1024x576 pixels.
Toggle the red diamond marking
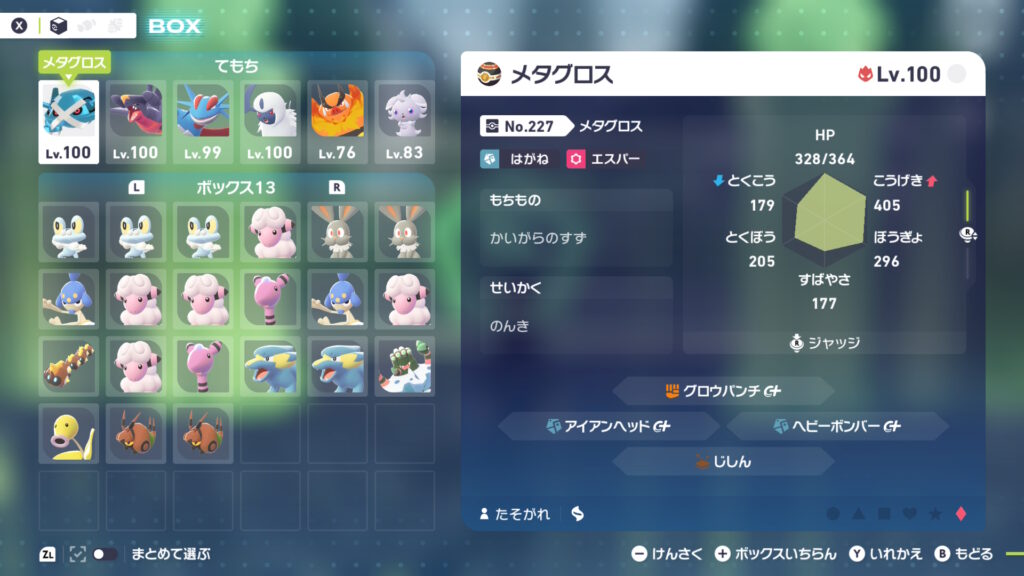961,514
